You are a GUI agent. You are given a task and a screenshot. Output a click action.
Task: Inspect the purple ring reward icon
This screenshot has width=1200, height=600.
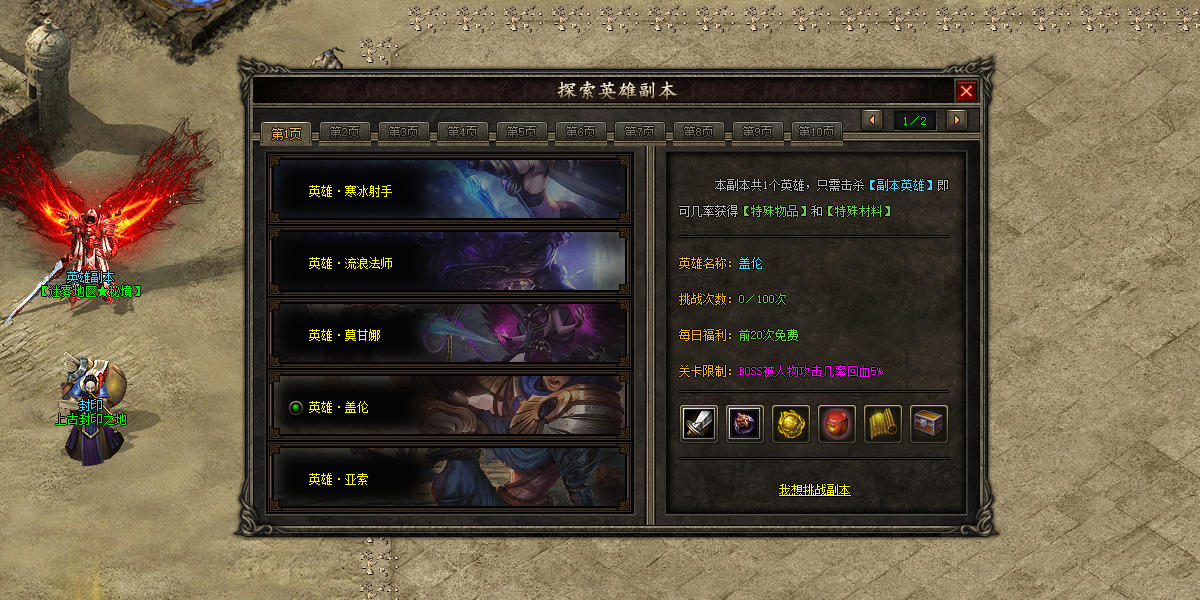(745, 424)
